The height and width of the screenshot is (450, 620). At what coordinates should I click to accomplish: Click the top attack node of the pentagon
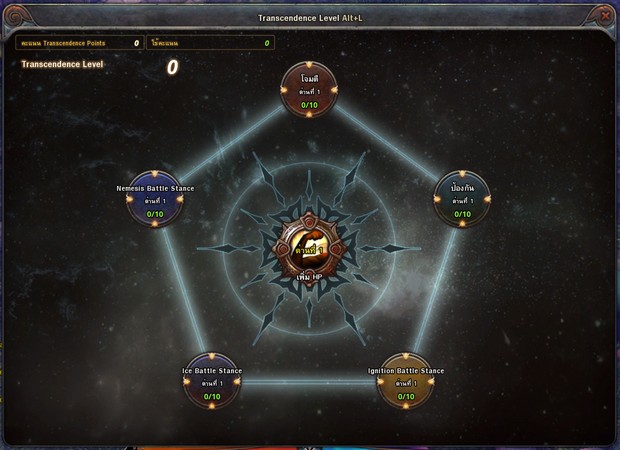[309, 91]
